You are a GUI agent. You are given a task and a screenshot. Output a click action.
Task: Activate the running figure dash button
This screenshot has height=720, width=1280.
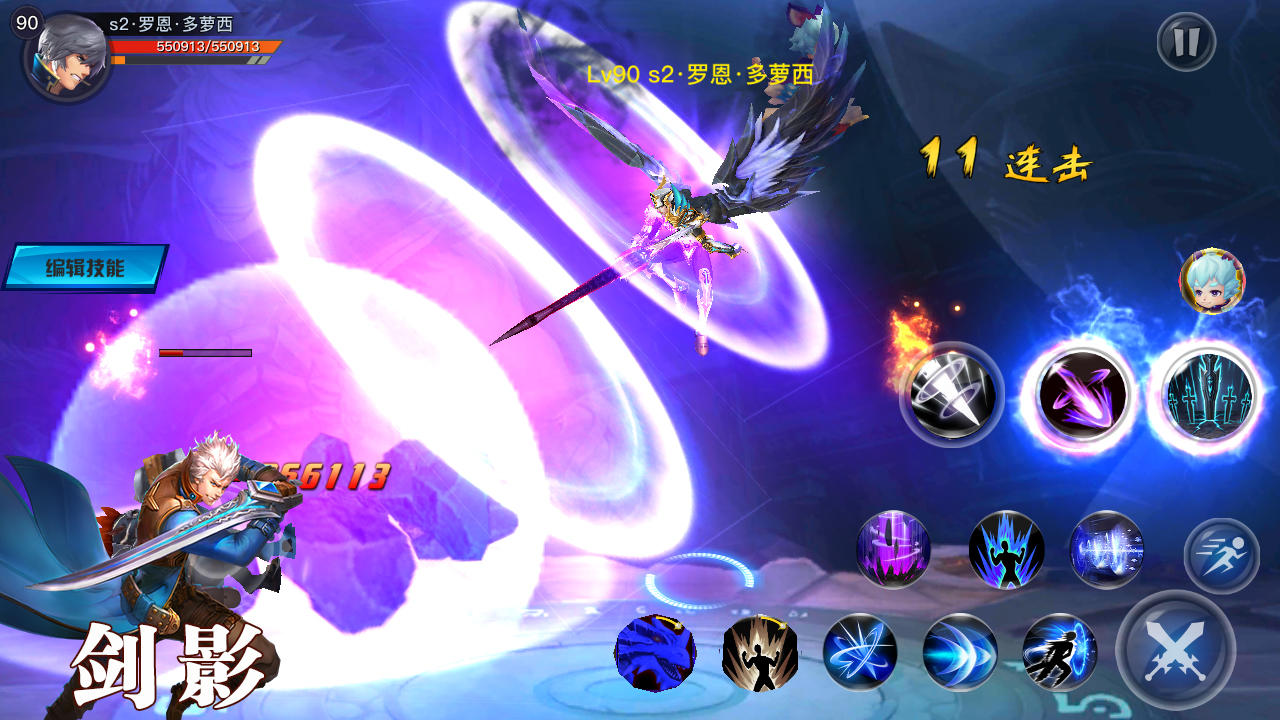[x=1221, y=556]
